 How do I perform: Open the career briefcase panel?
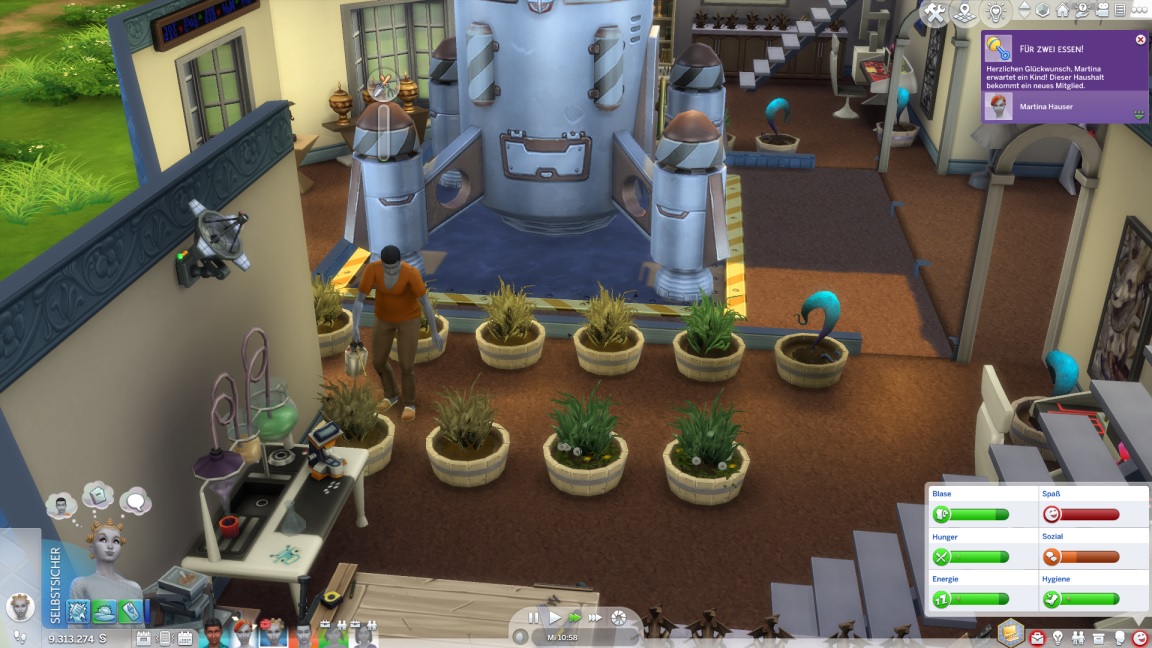coord(1036,638)
